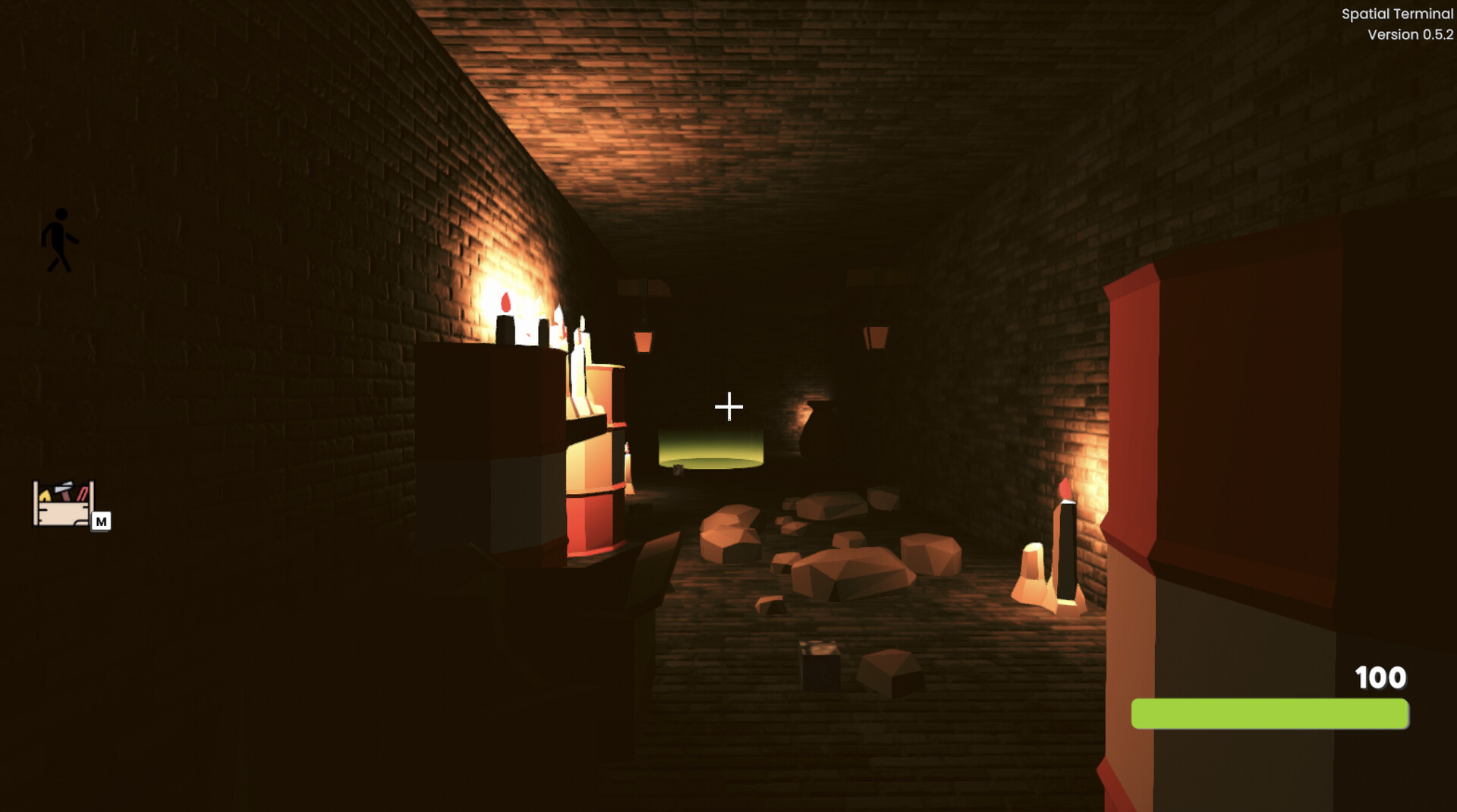Click the M key badge on toolbox
The height and width of the screenshot is (812, 1457).
(x=102, y=521)
